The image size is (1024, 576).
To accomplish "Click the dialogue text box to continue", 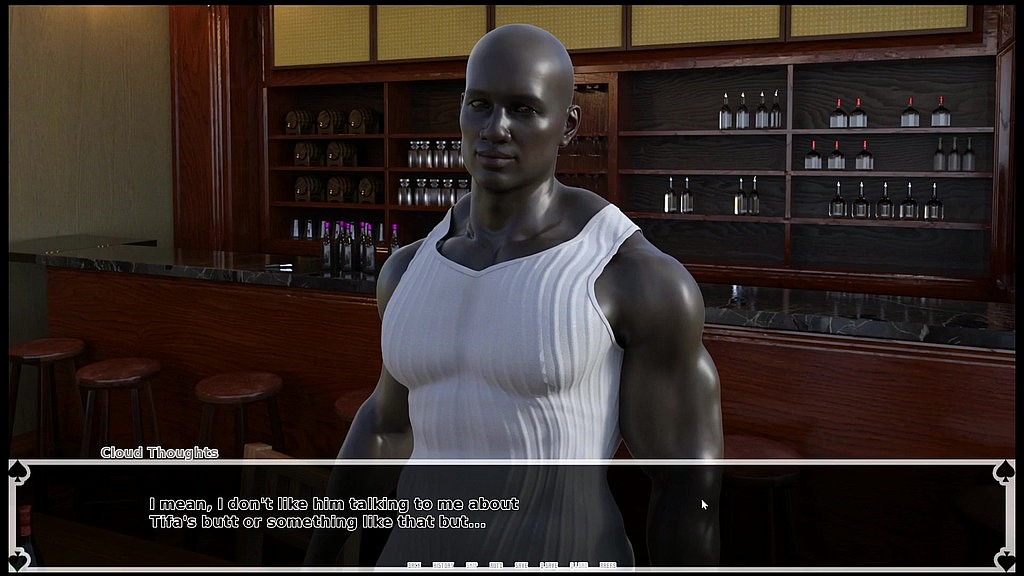I will coord(512,512).
